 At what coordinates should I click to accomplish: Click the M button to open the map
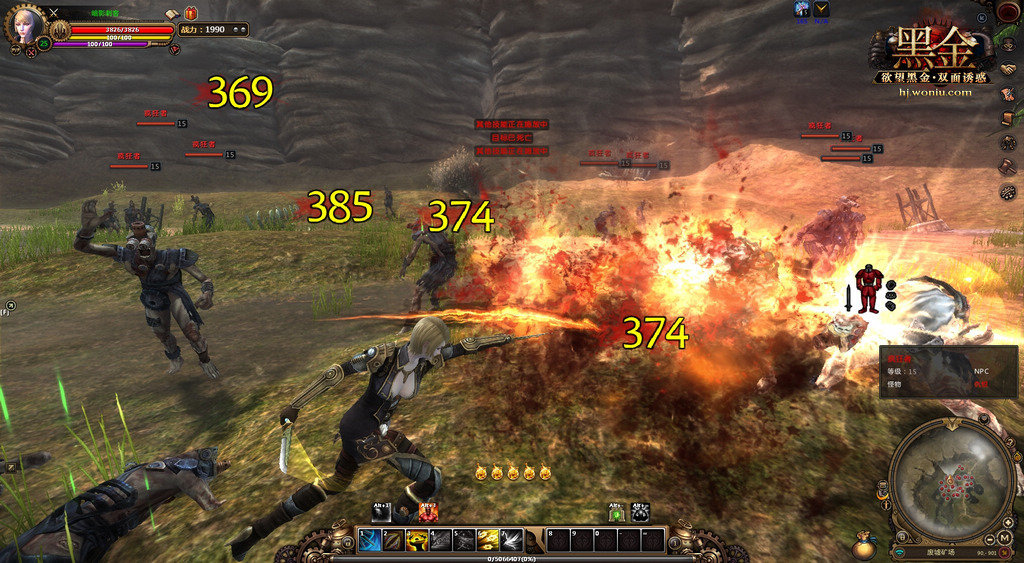1004,538
